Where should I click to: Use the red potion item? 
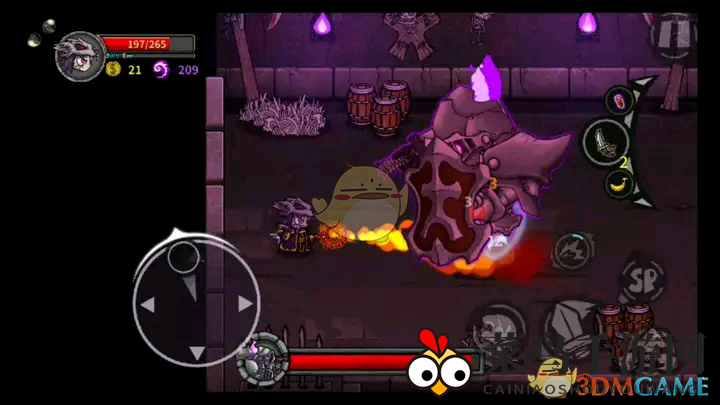pos(620,100)
